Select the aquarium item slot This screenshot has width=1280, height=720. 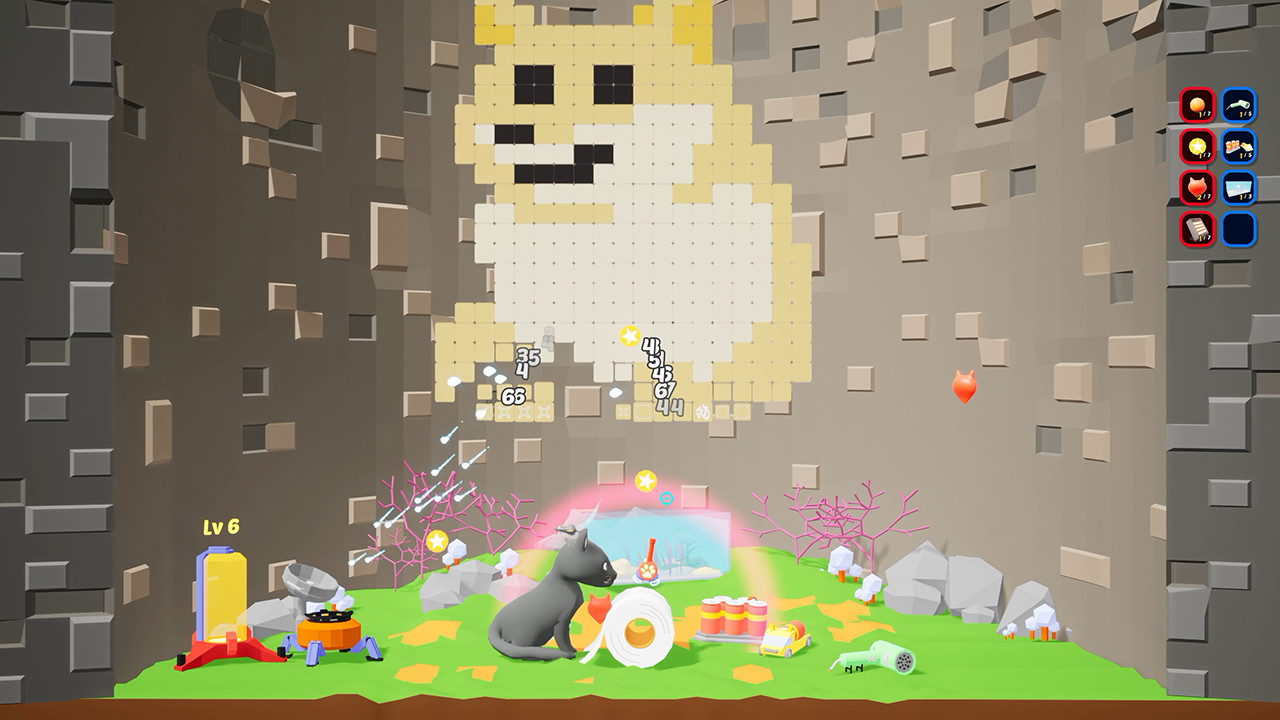1240,187
